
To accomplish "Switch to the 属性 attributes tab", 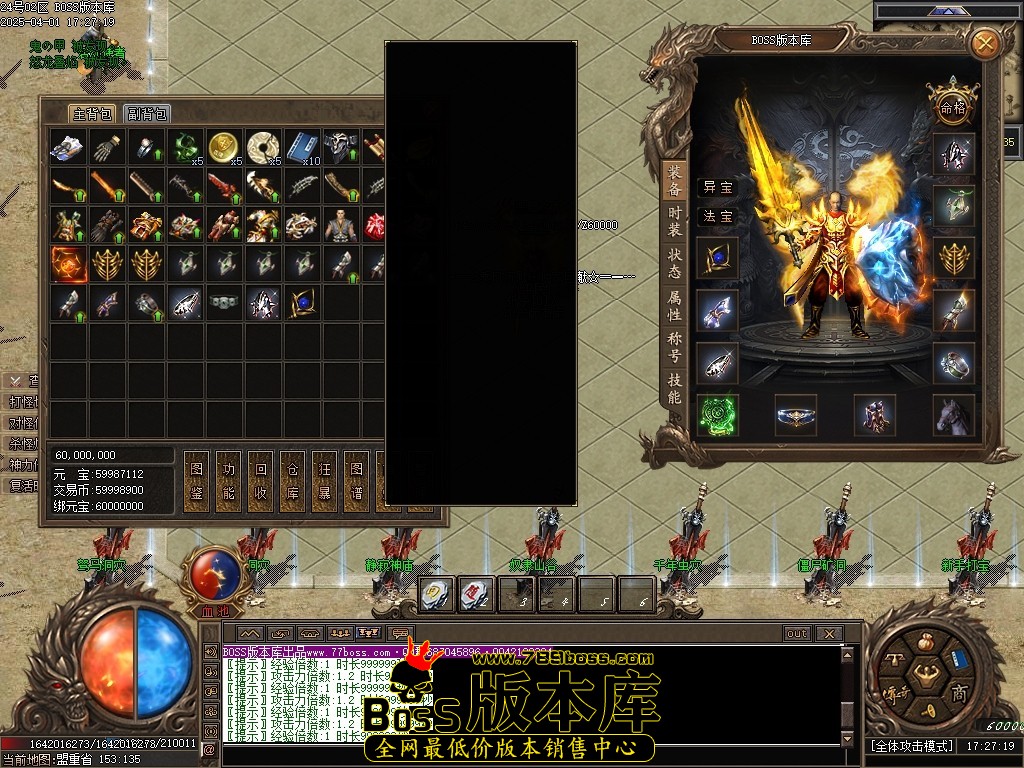I will coord(675,305).
